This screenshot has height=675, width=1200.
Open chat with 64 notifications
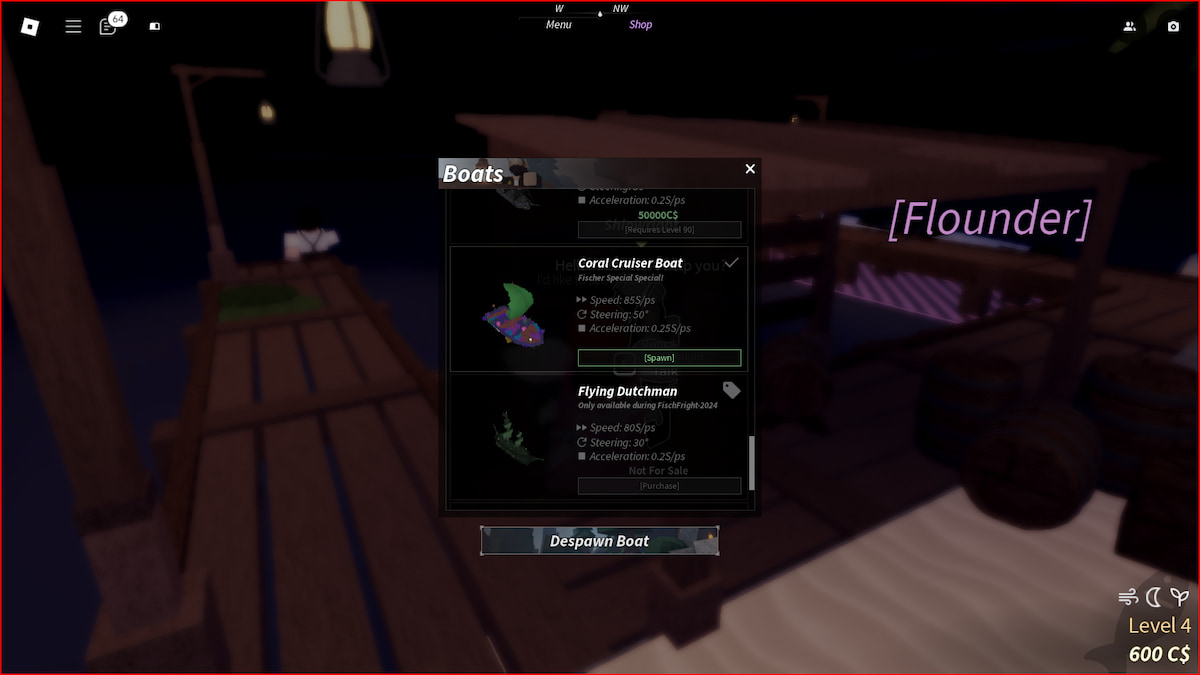(109, 26)
